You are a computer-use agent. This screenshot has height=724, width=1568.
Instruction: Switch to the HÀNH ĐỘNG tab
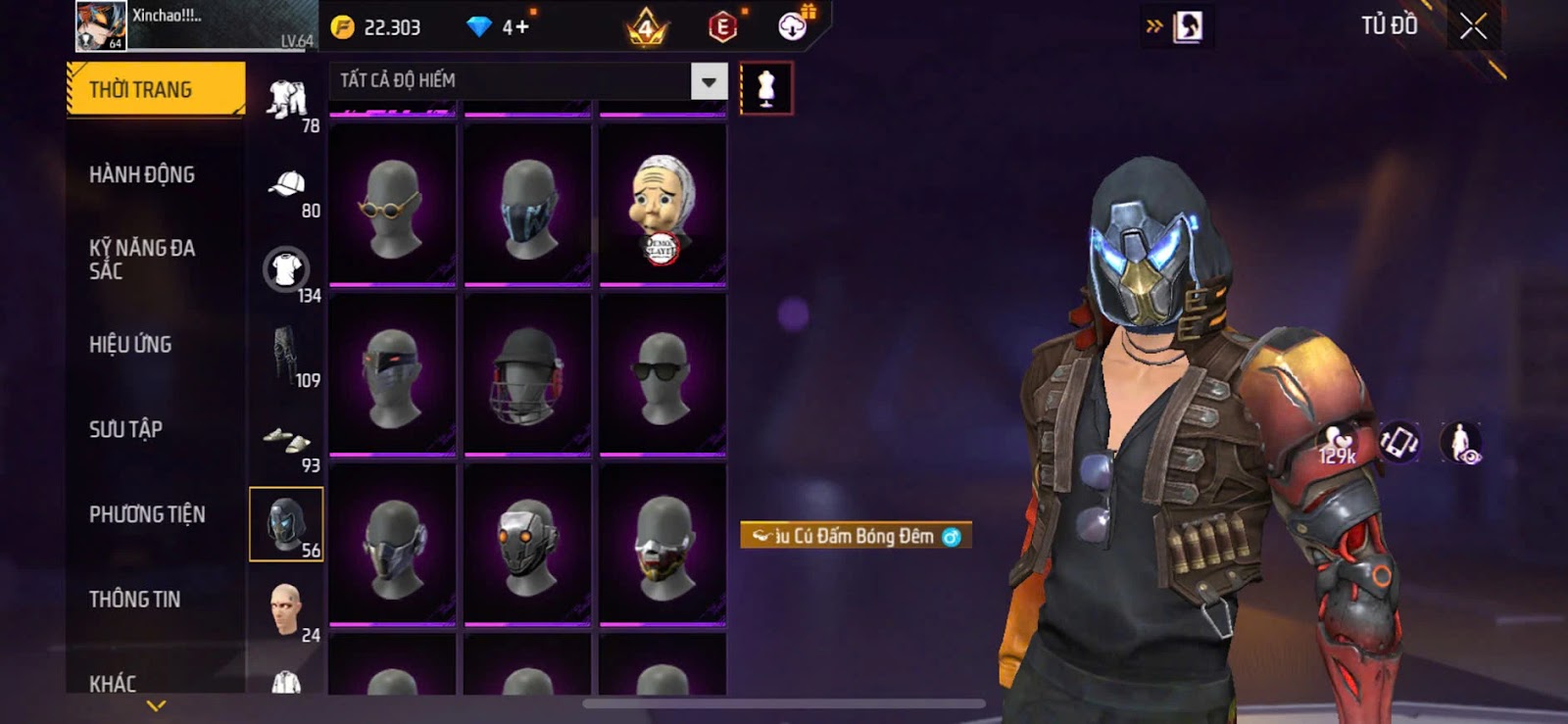tap(142, 175)
